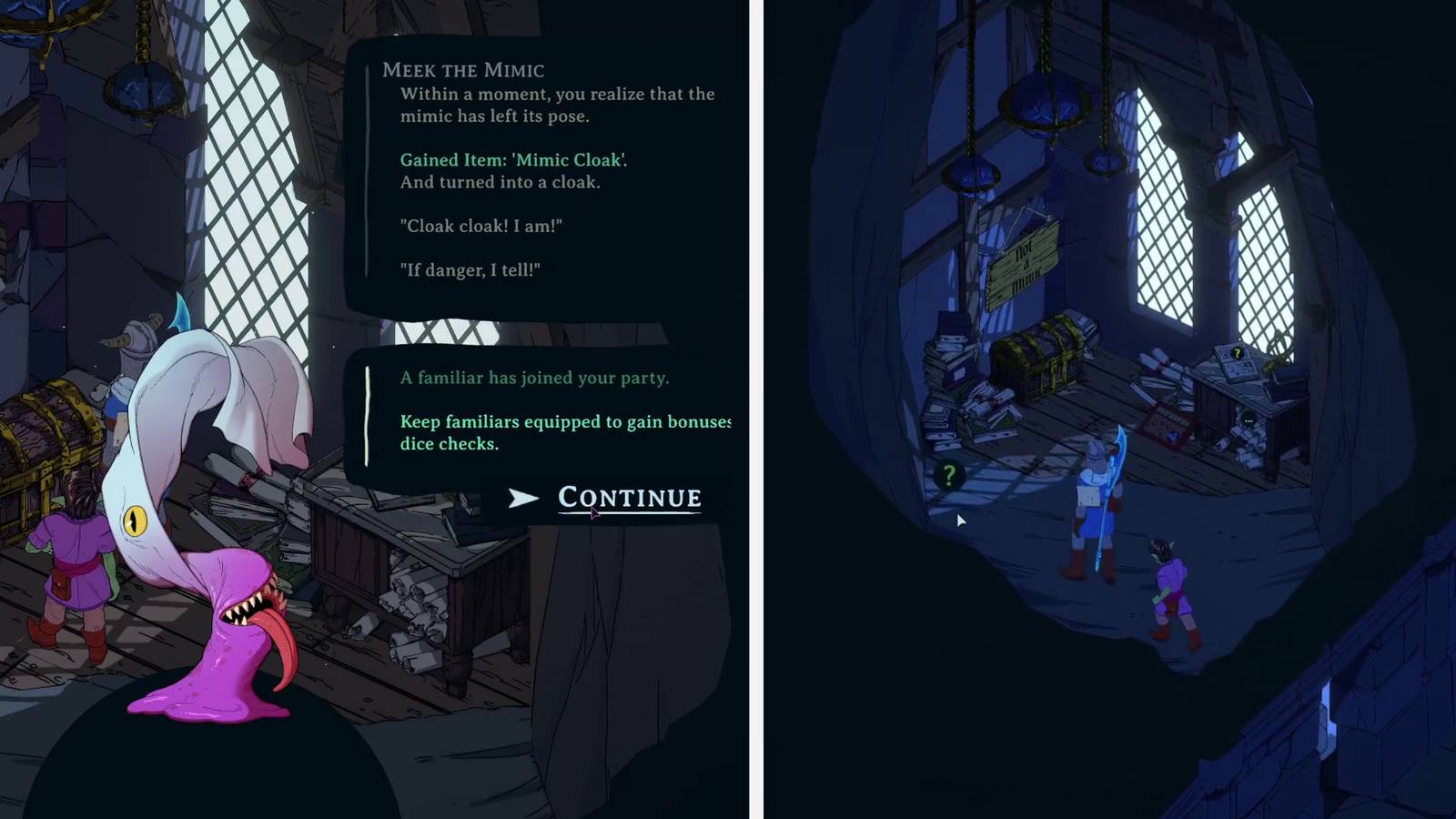
Task: Select the 'Gained Item: Mimic Cloak' text
Action: 516,159
